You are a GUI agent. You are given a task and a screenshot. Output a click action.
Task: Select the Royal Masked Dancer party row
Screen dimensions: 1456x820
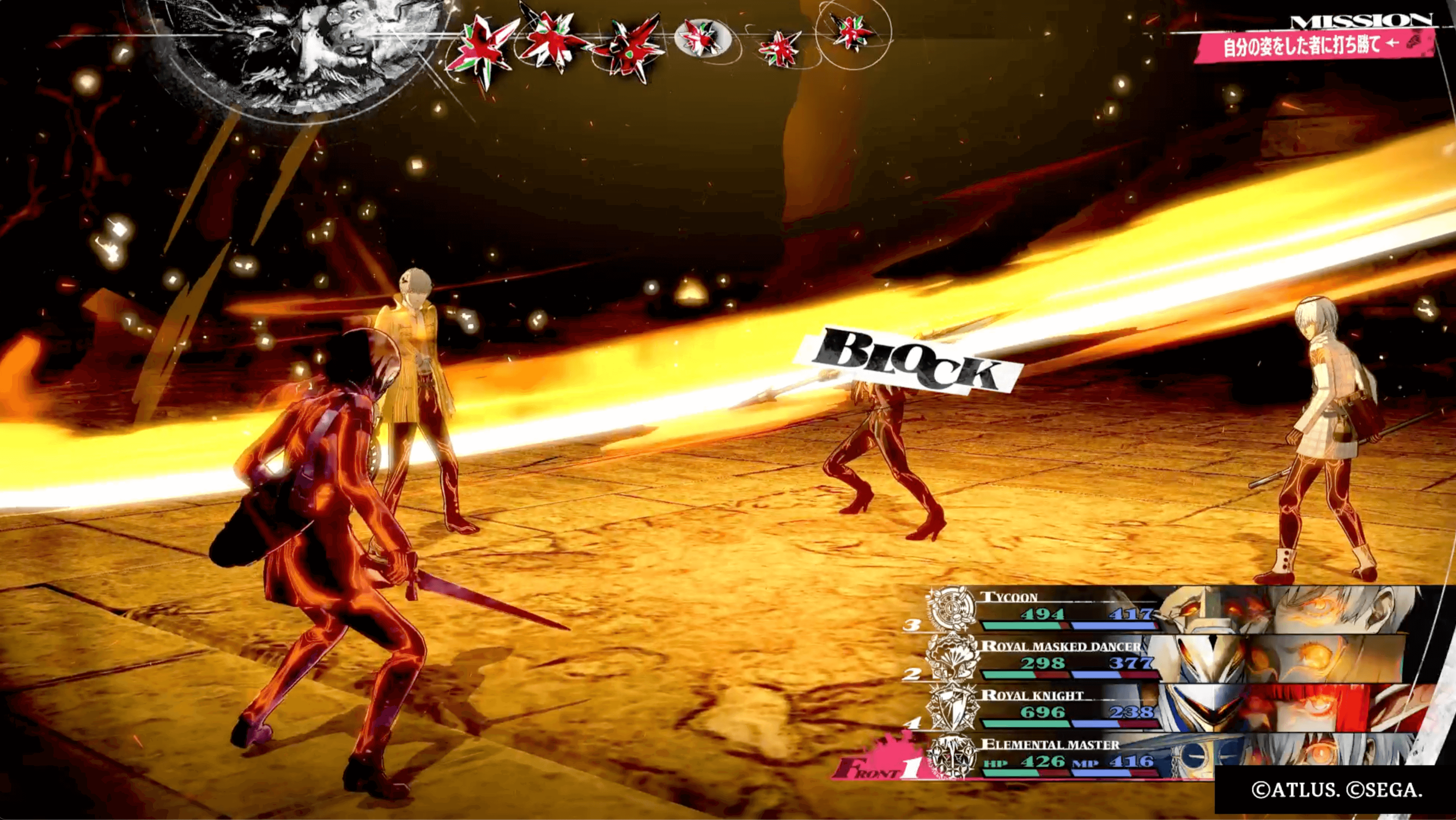pyautogui.click(x=1068, y=660)
